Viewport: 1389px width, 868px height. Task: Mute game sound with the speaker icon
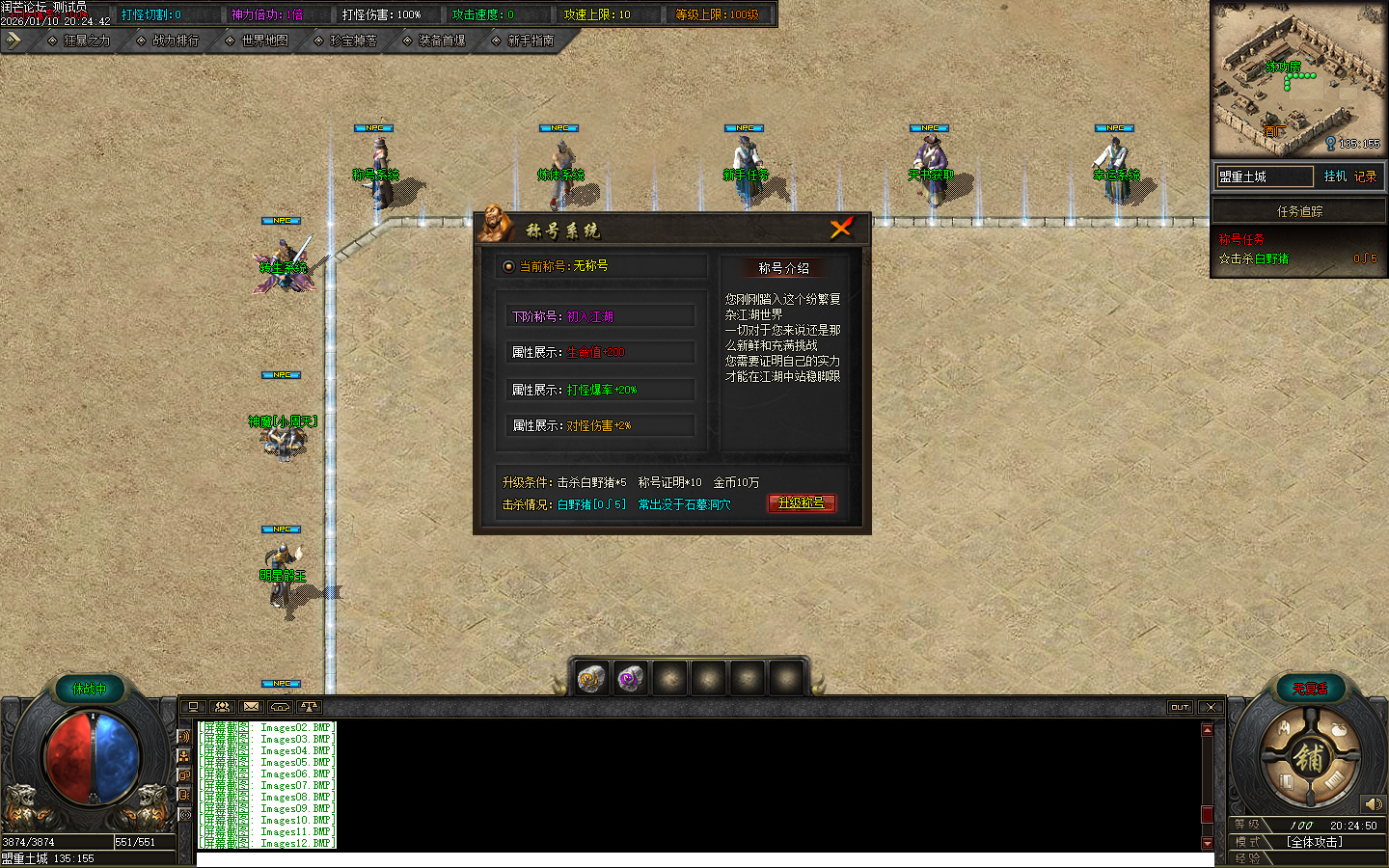tap(1374, 803)
